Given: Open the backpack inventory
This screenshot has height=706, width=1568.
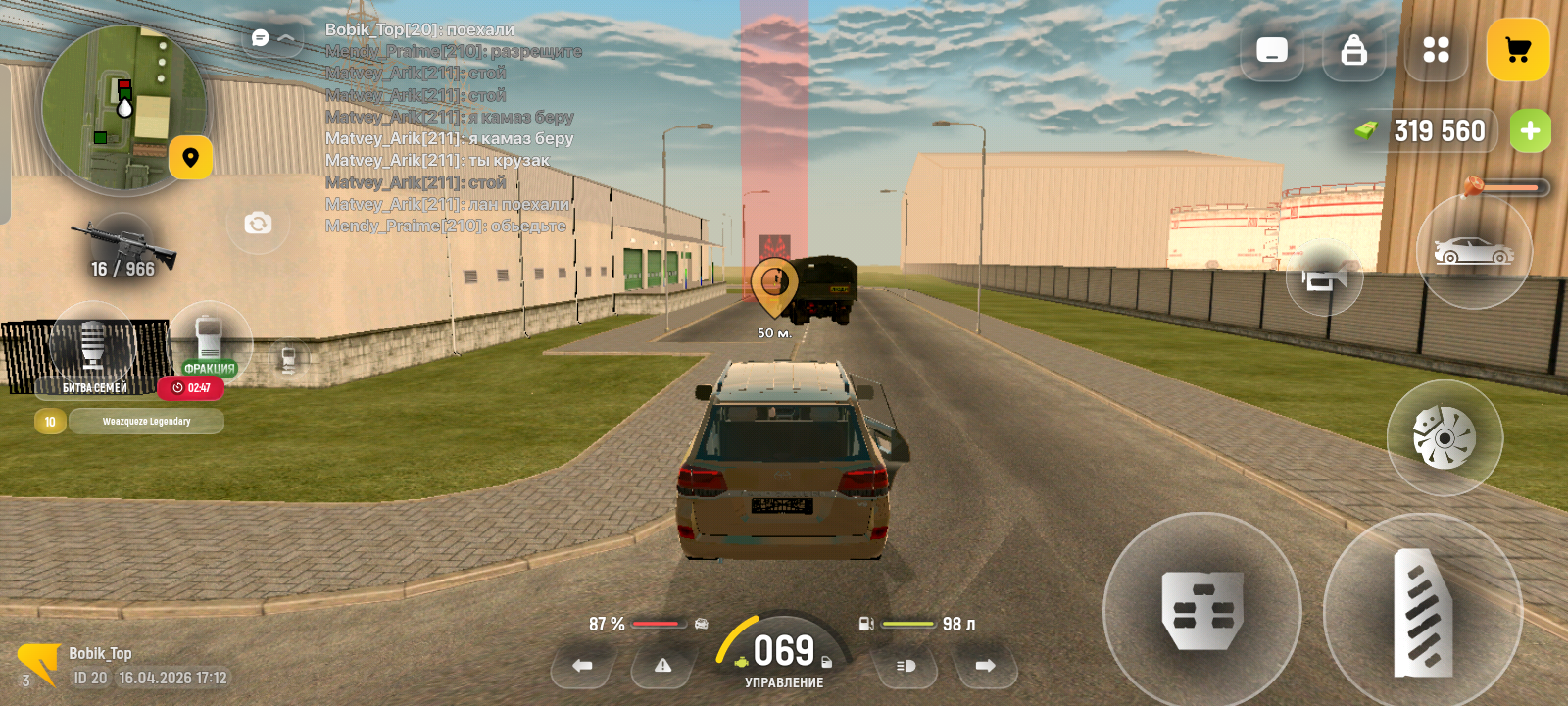Looking at the screenshot, I should point(1353,50).
